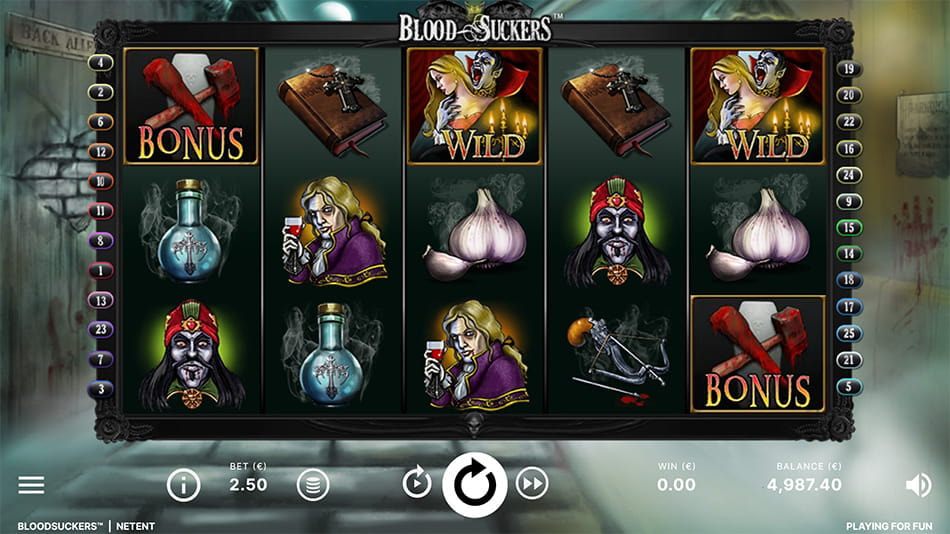Open the hamburger menu
Viewport: 950px width, 534px height.
[31, 485]
